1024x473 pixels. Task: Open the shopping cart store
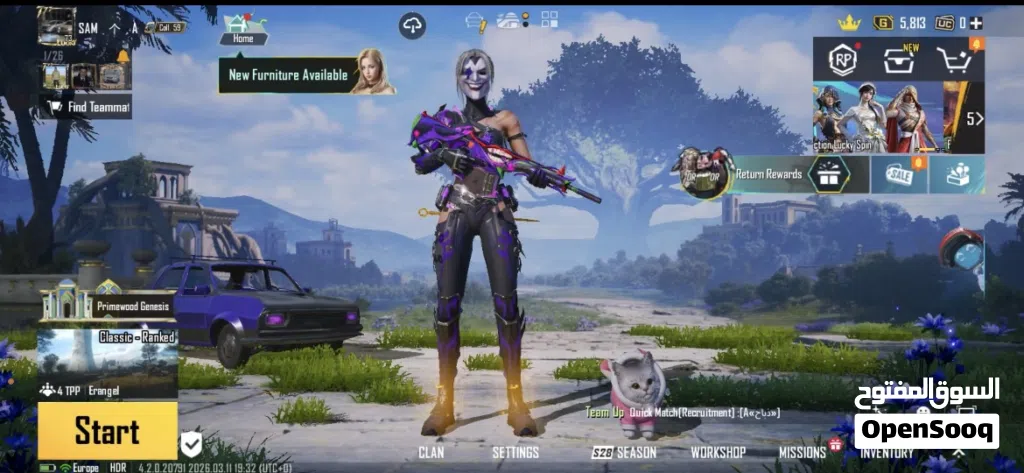[954, 60]
